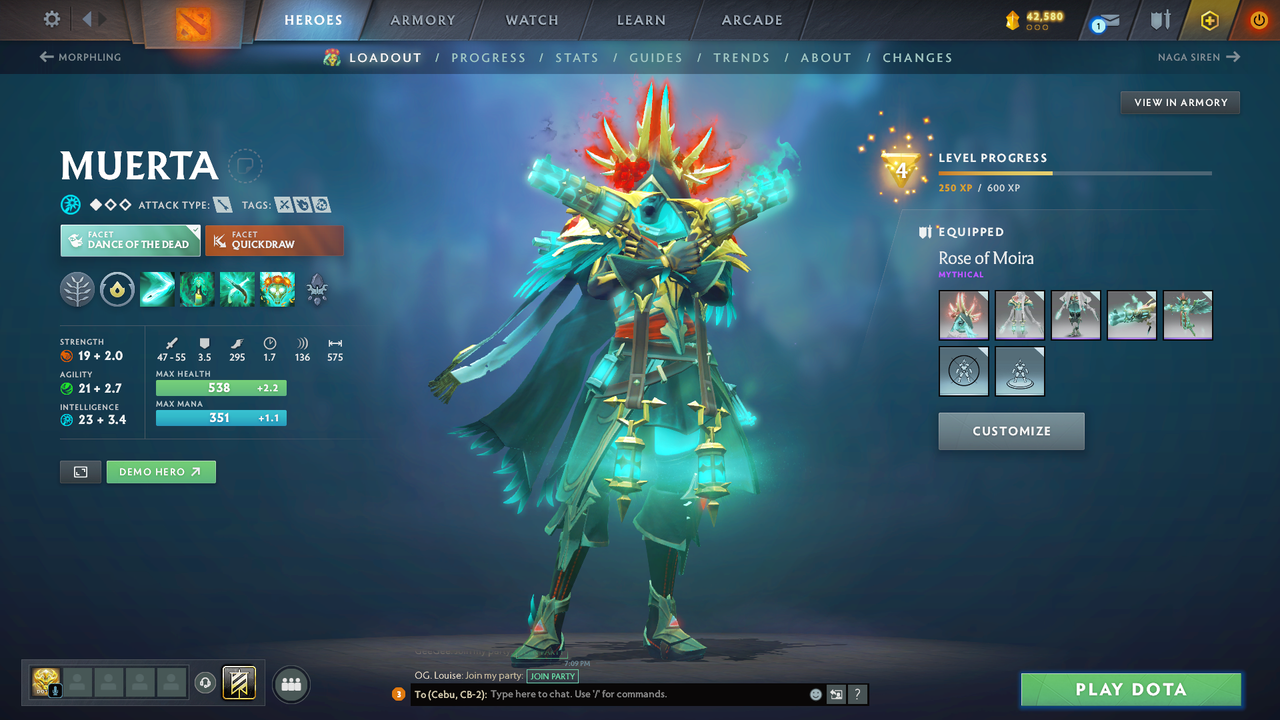Click the ranged attack type icon

222,204
